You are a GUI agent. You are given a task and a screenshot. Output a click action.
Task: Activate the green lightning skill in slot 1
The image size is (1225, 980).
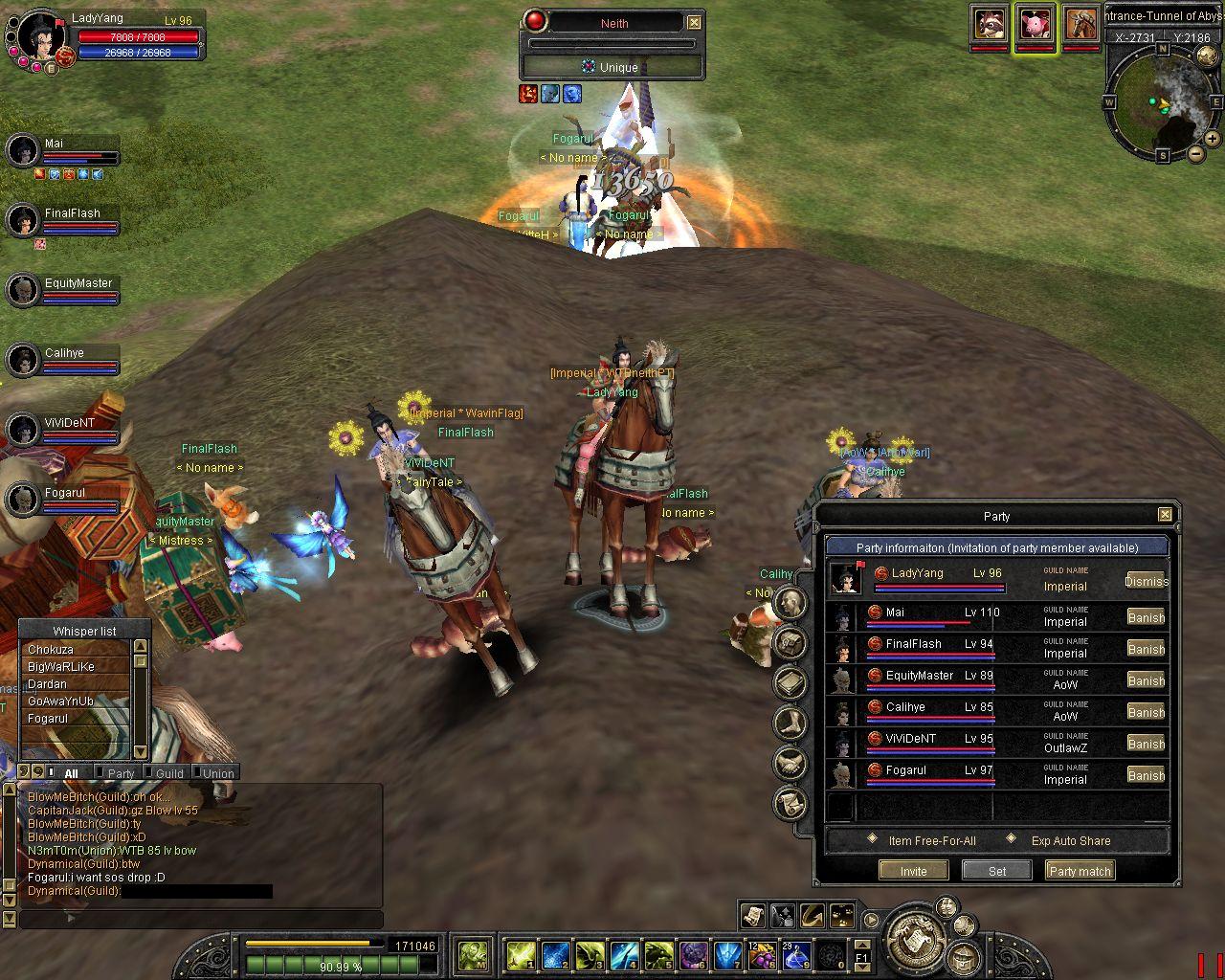[x=521, y=955]
